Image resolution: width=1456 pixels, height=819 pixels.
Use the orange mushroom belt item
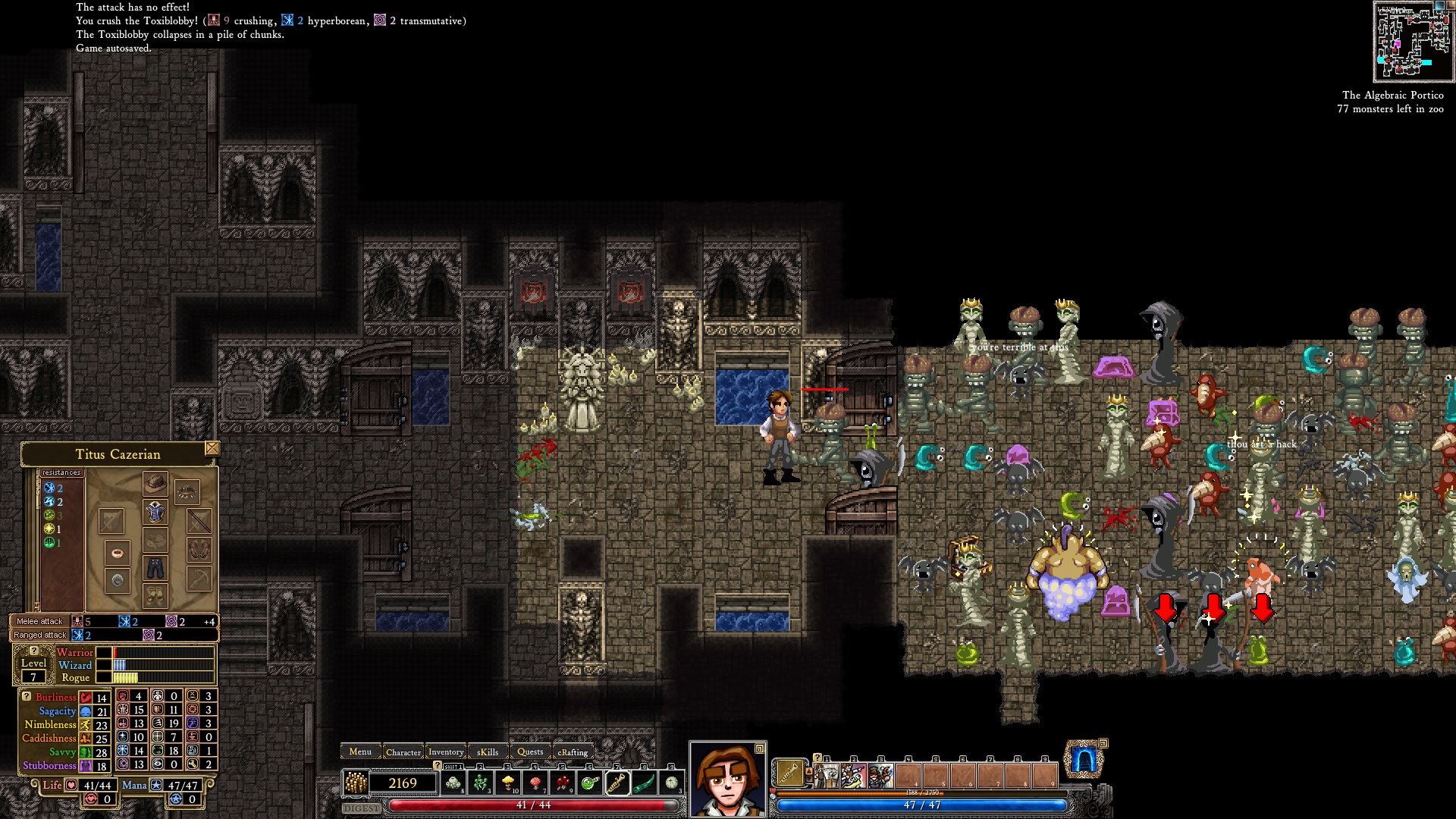click(x=507, y=782)
